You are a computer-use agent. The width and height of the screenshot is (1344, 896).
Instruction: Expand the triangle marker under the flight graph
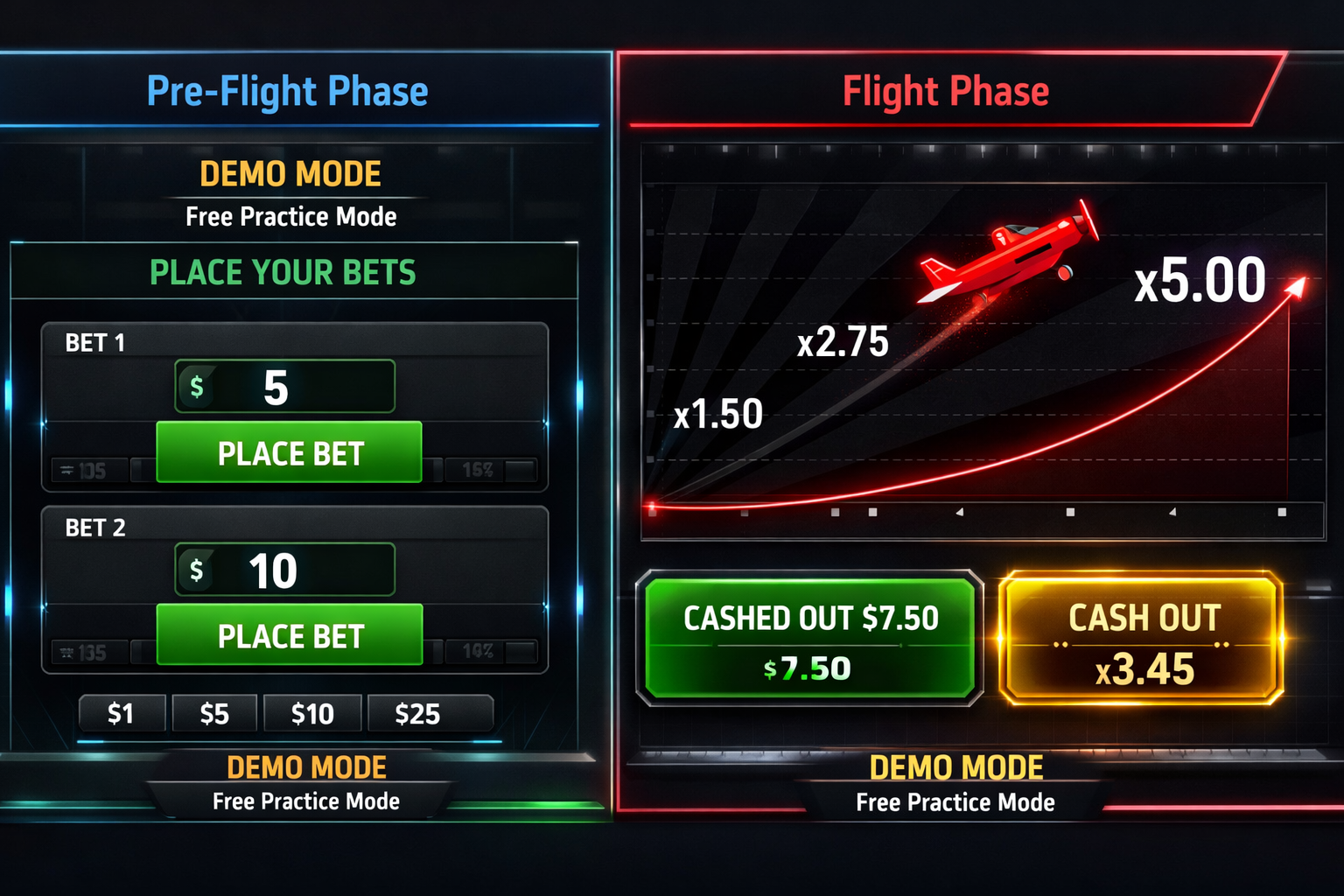tap(961, 512)
